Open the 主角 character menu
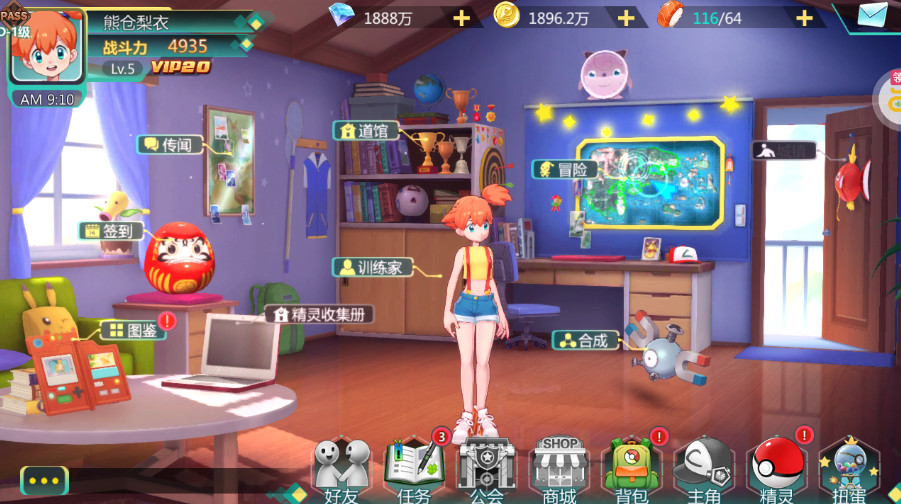 [x=704, y=467]
